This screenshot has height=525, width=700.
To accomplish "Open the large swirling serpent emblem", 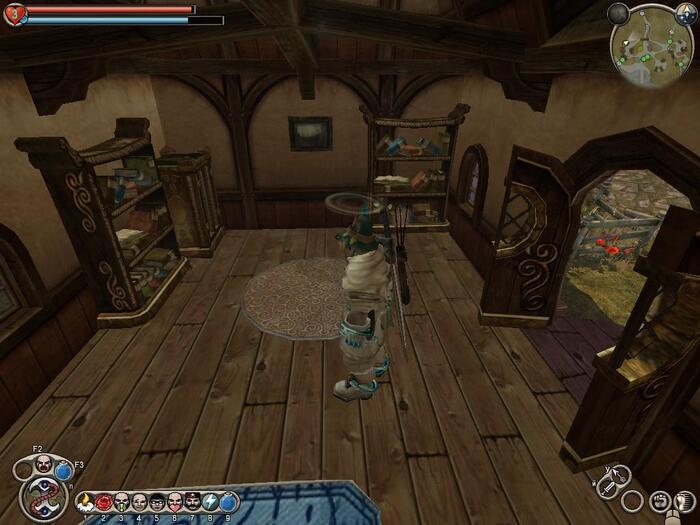I will coord(43,499).
